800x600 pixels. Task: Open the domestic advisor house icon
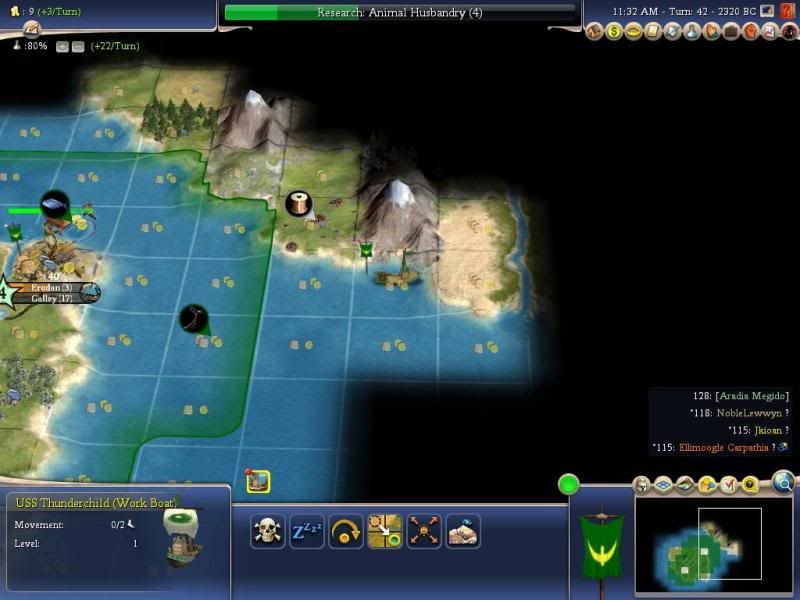[597, 32]
